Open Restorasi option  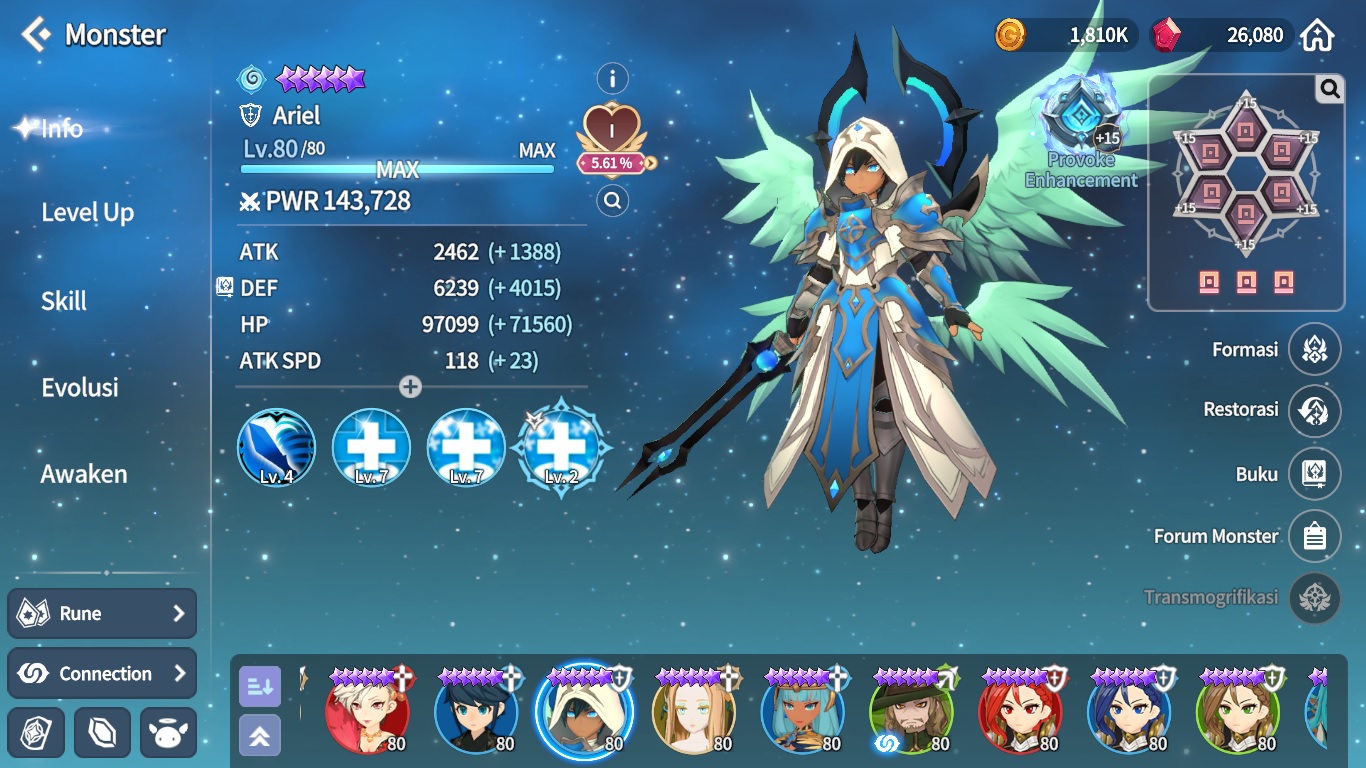tap(1314, 410)
